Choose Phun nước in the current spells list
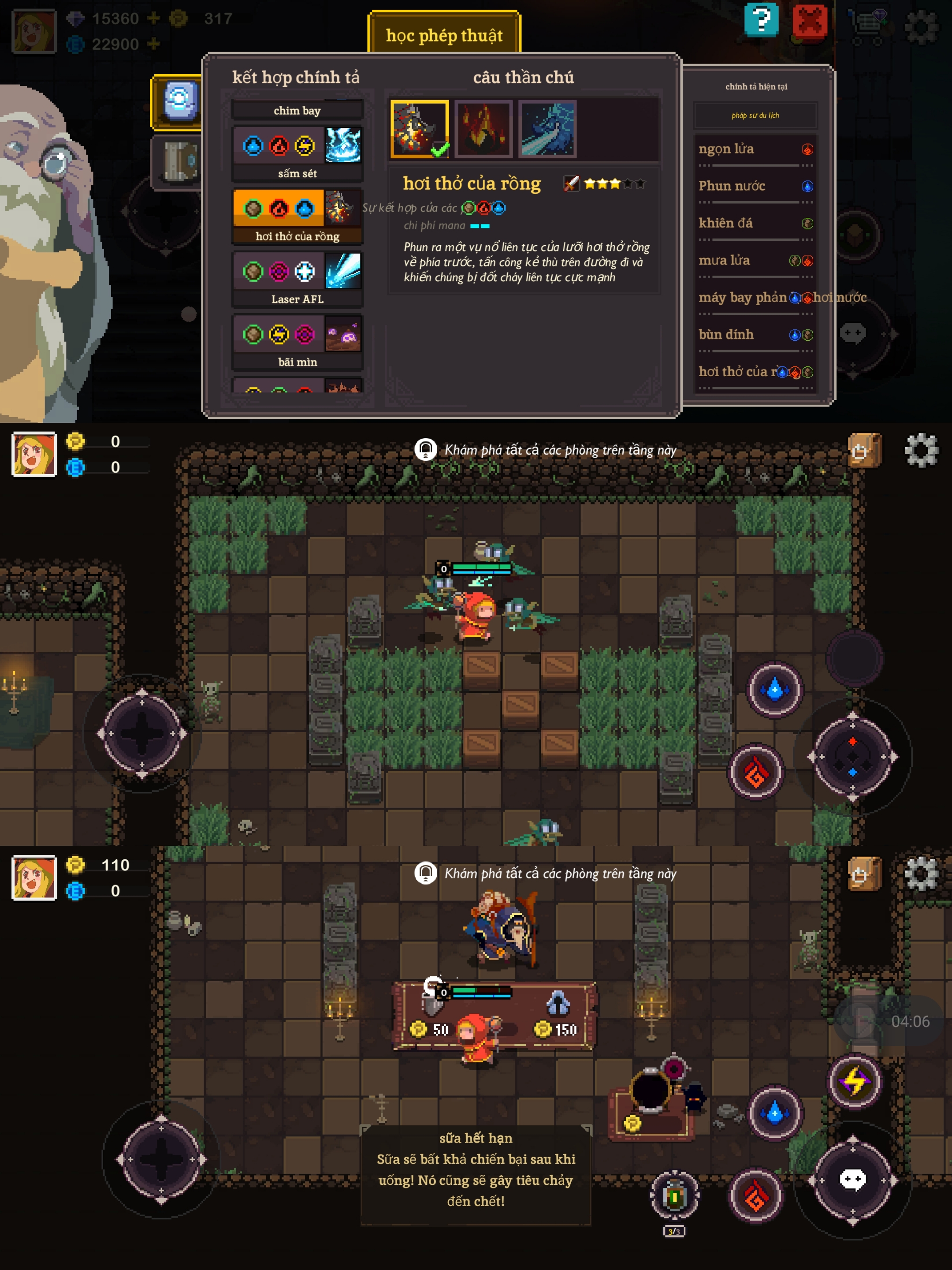Image resolution: width=952 pixels, height=1270 pixels. point(755,186)
